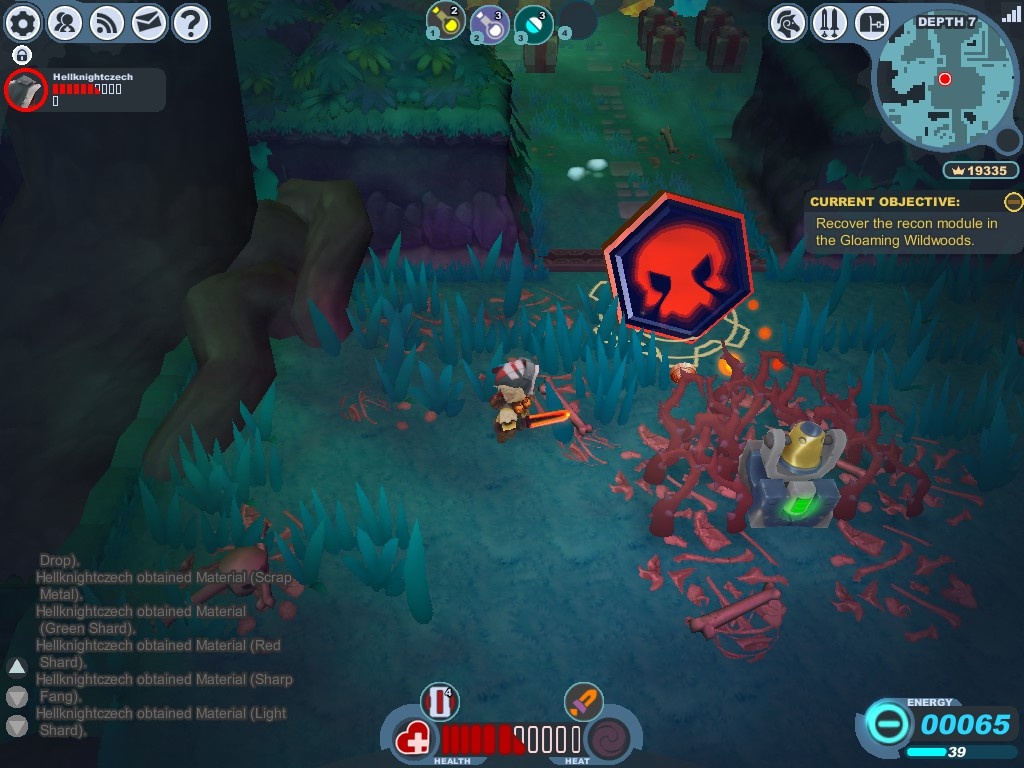Screen dimensions: 1024x768
Task: Click the crown currency counter
Action: pyautogui.click(x=980, y=171)
